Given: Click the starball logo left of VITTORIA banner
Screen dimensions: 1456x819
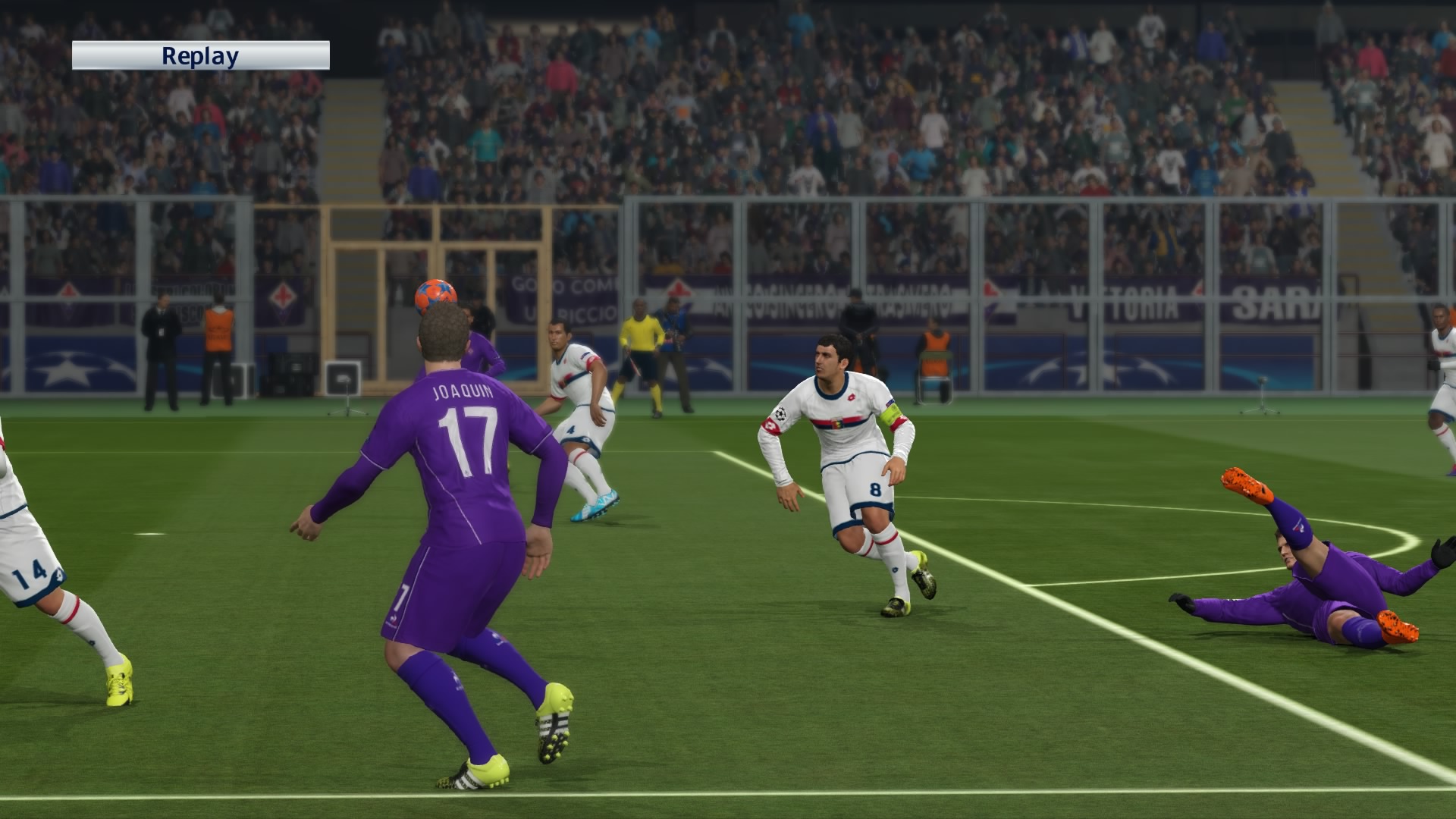Looking at the screenshot, I should (990, 293).
